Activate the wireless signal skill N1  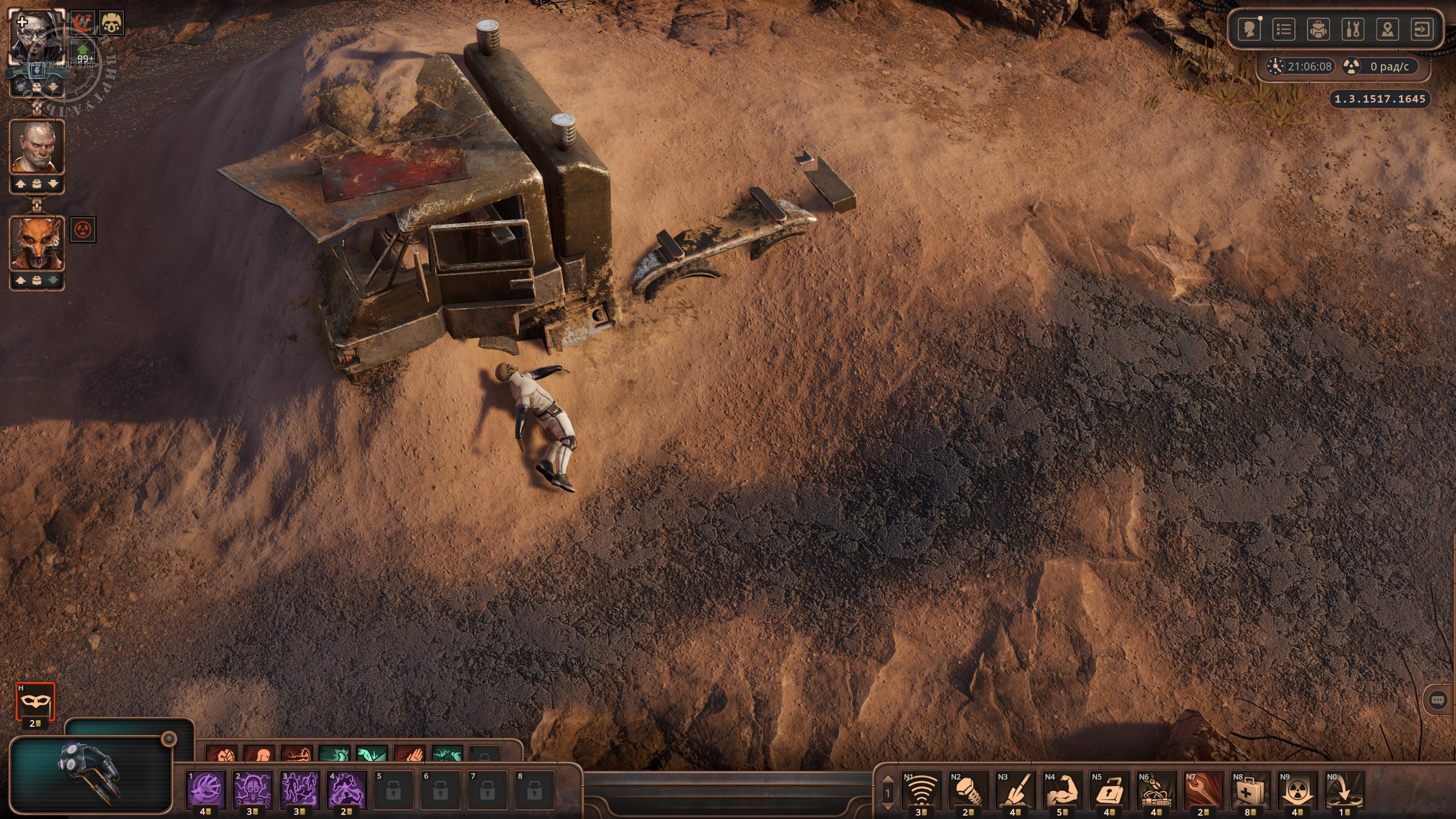(921, 790)
